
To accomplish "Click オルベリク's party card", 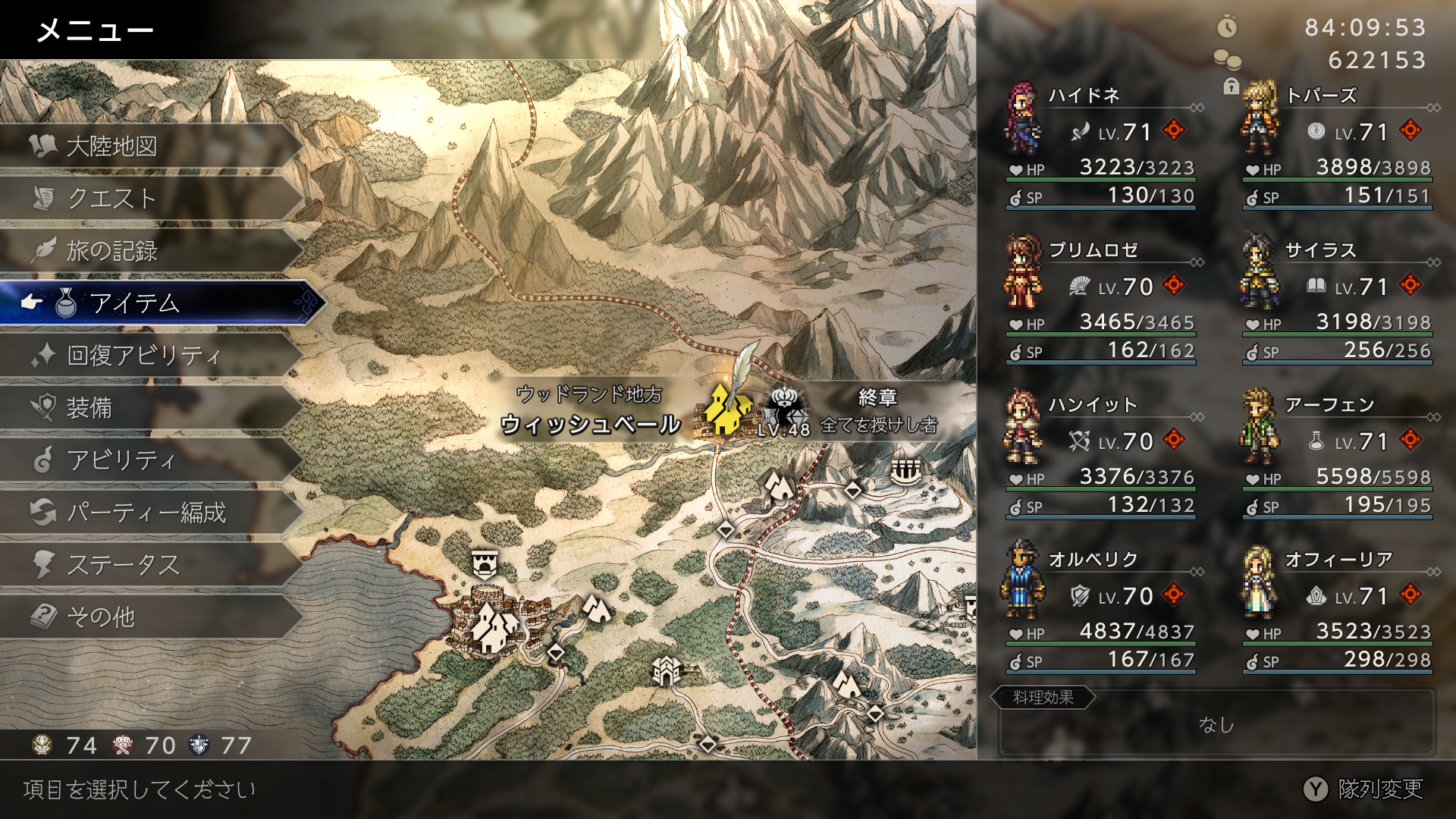I will [x=1101, y=612].
